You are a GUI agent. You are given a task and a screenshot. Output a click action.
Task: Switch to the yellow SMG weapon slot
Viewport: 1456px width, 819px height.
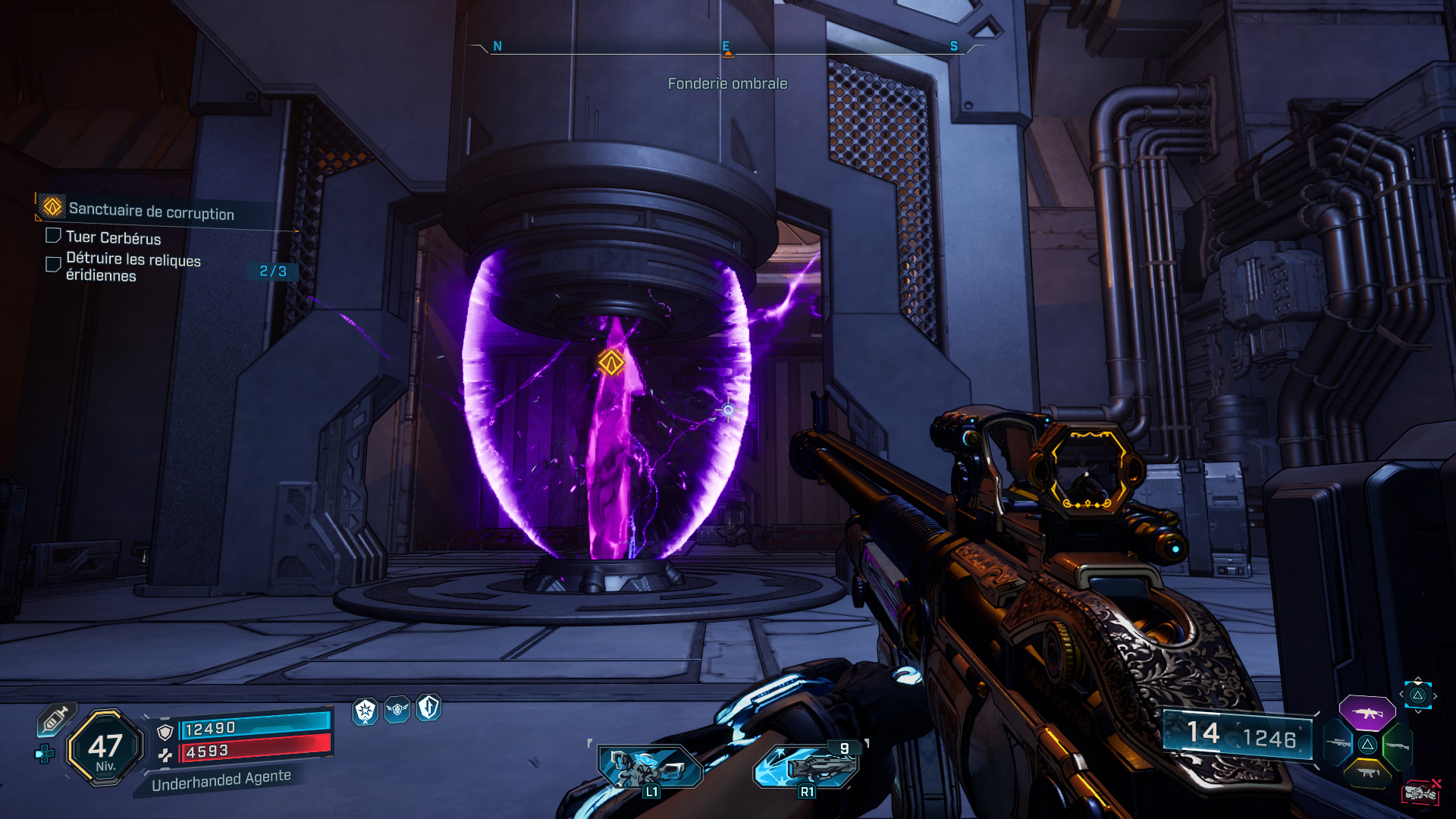(x=1367, y=773)
